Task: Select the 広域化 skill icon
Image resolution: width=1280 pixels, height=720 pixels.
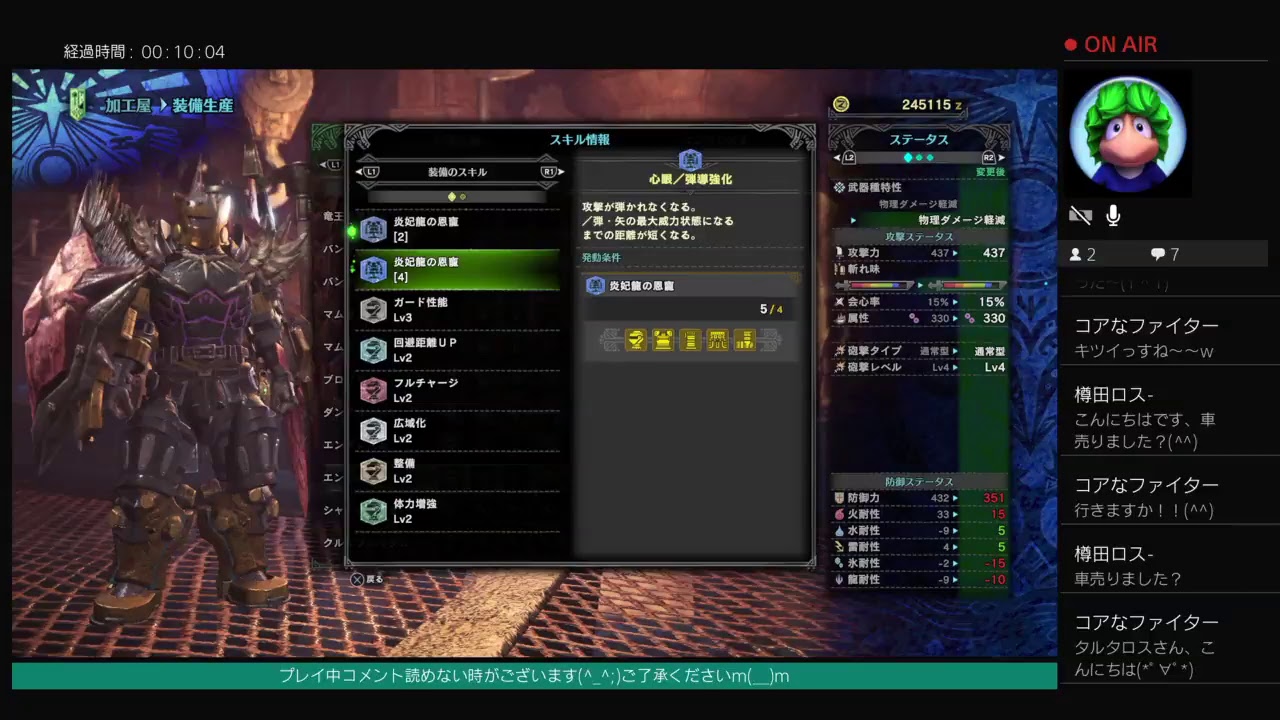Action: tap(373, 430)
